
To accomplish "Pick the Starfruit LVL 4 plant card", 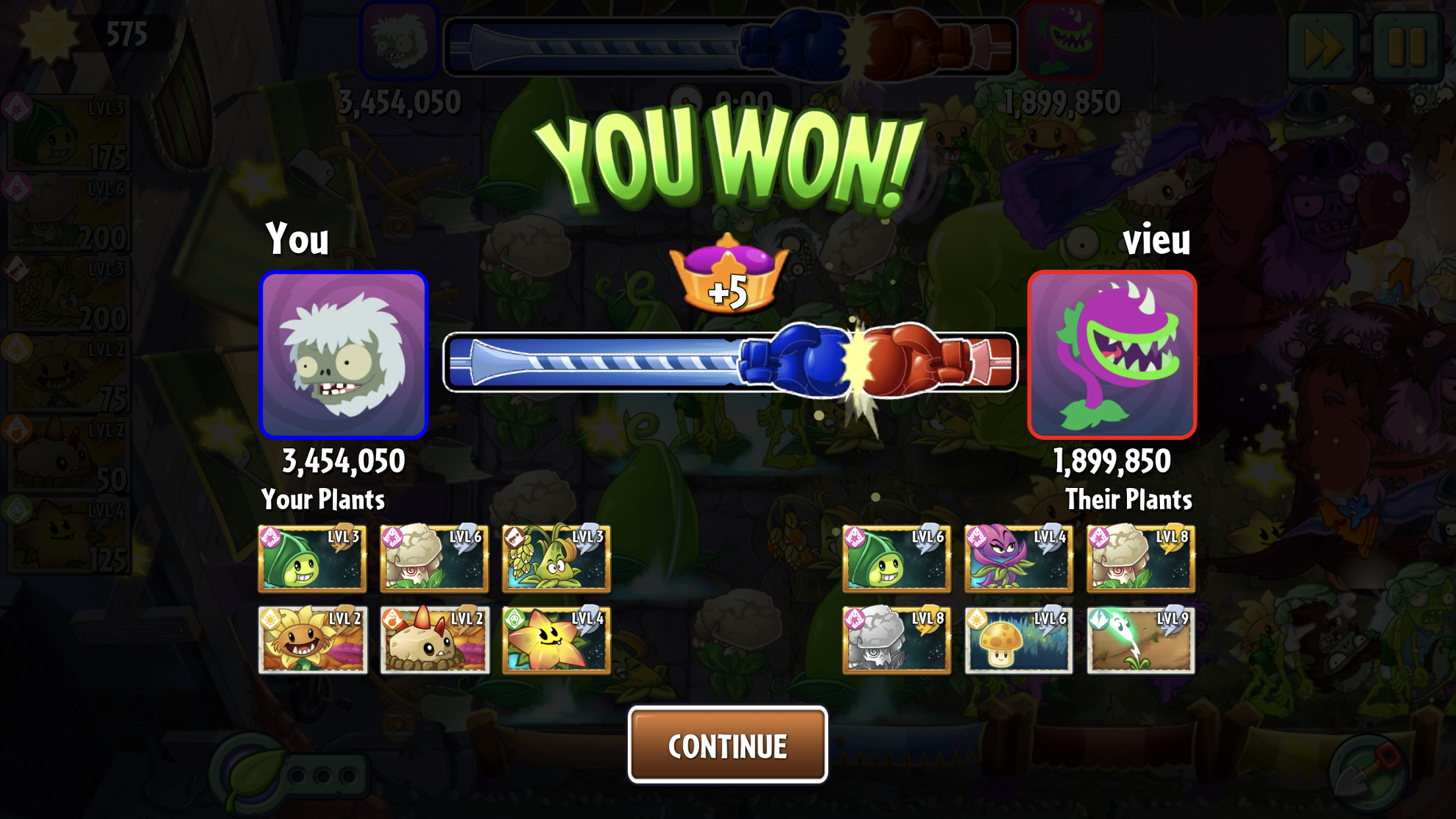I will pos(556,640).
